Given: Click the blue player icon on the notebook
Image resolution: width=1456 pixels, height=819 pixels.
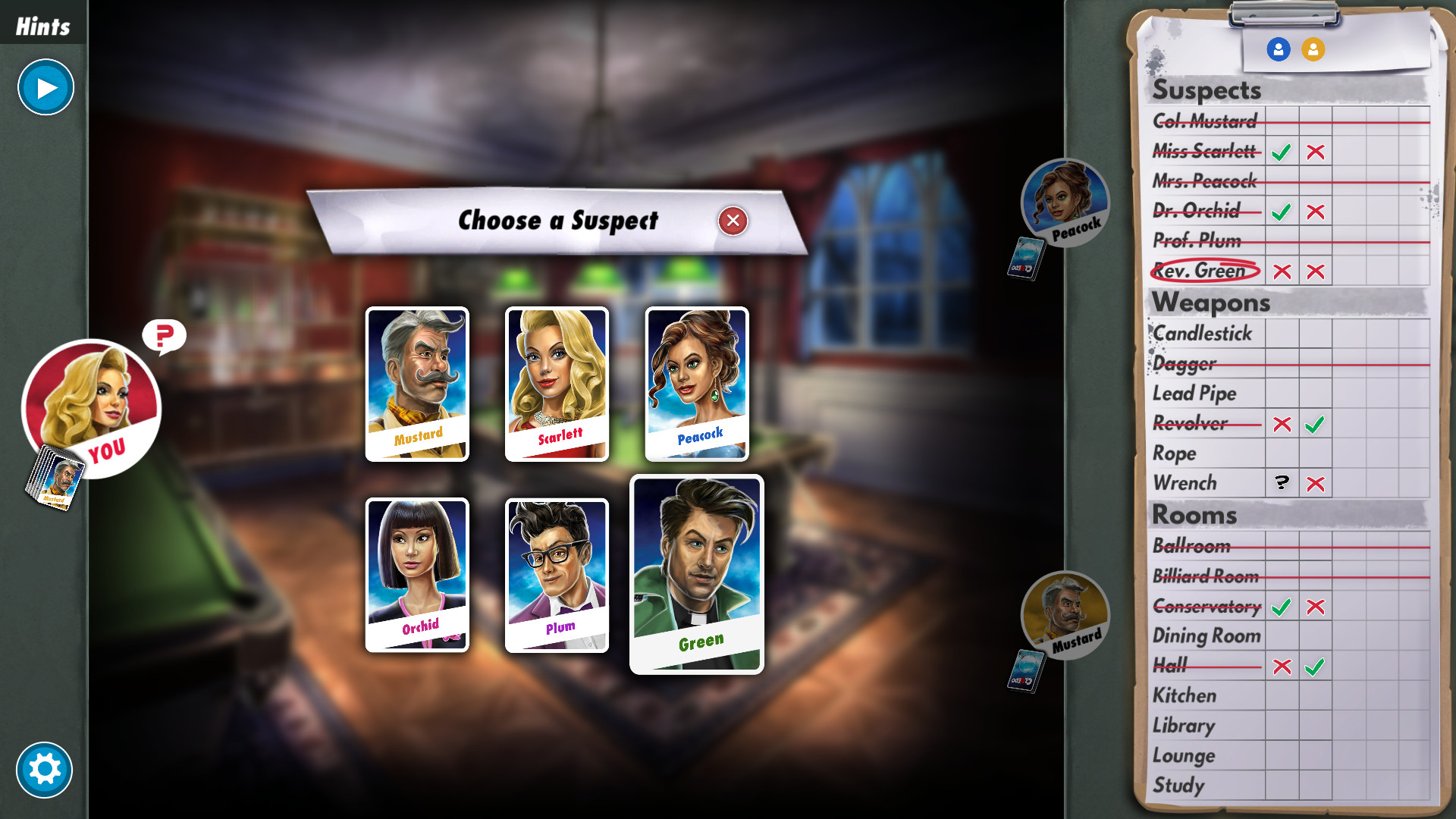Looking at the screenshot, I should 1279,48.
